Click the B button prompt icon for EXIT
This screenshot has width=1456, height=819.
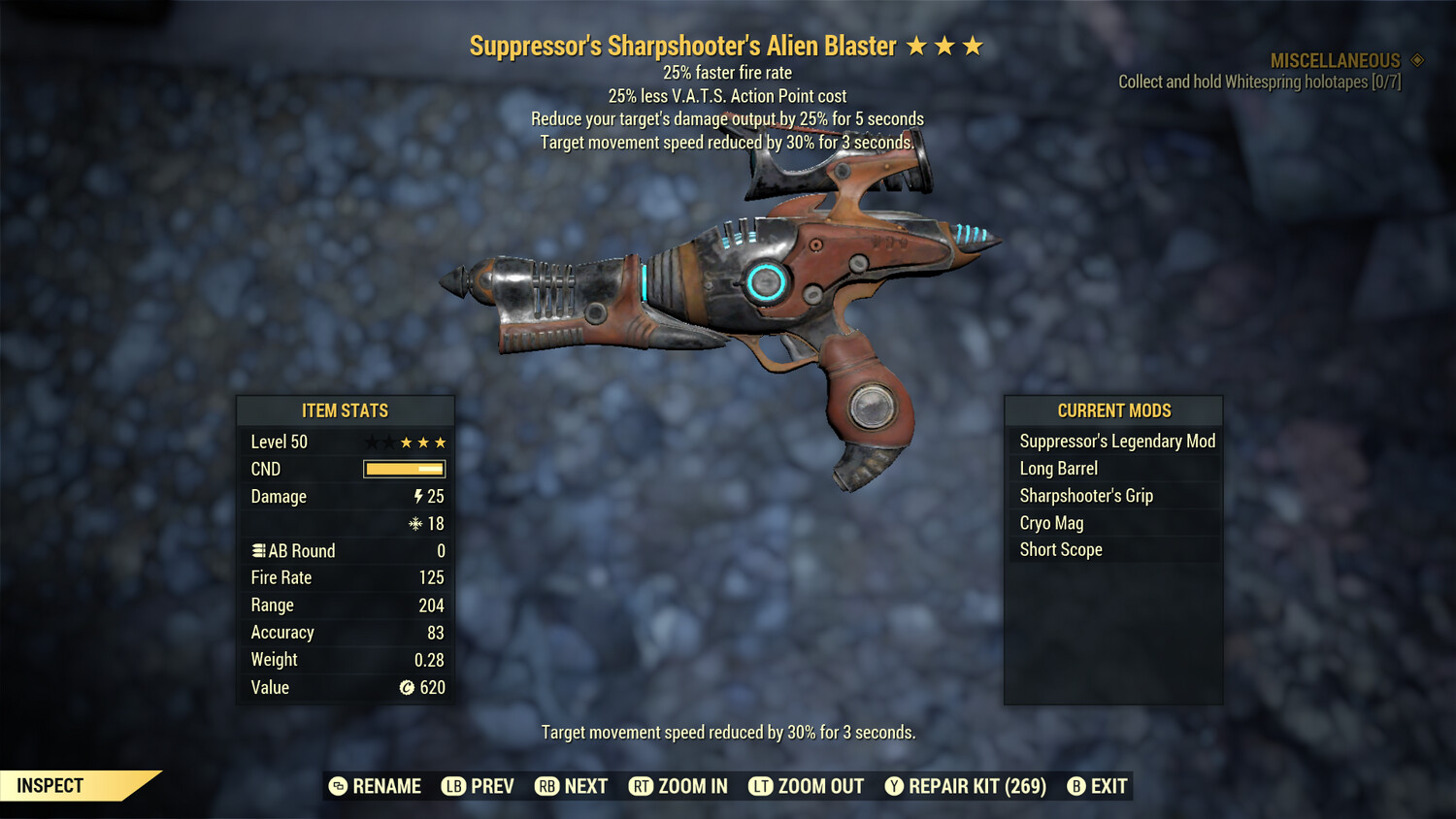(1076, 786)
